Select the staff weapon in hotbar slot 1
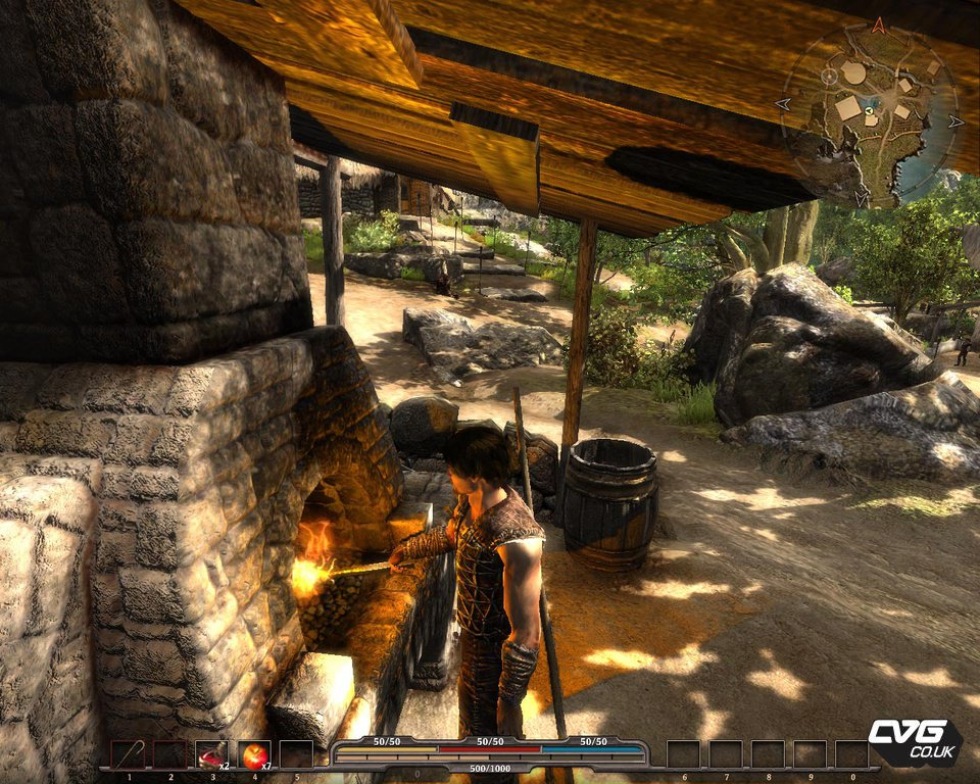 (127, 754)
